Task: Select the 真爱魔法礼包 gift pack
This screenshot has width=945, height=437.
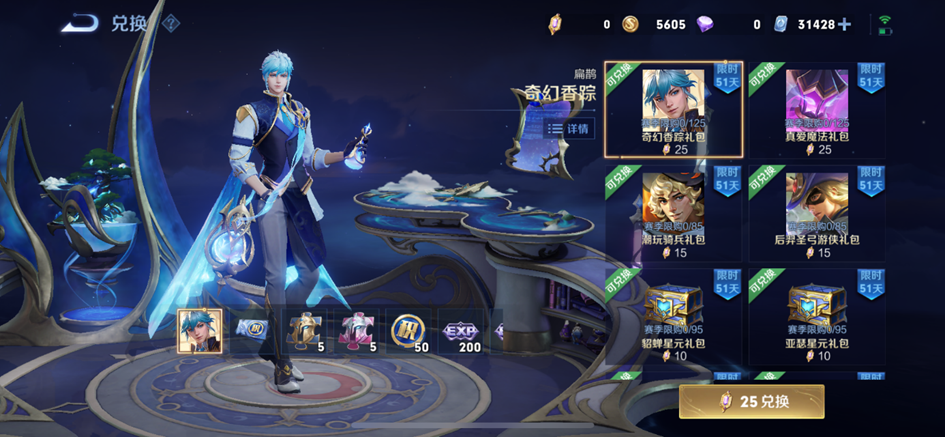Action: [x=816, y=109]
